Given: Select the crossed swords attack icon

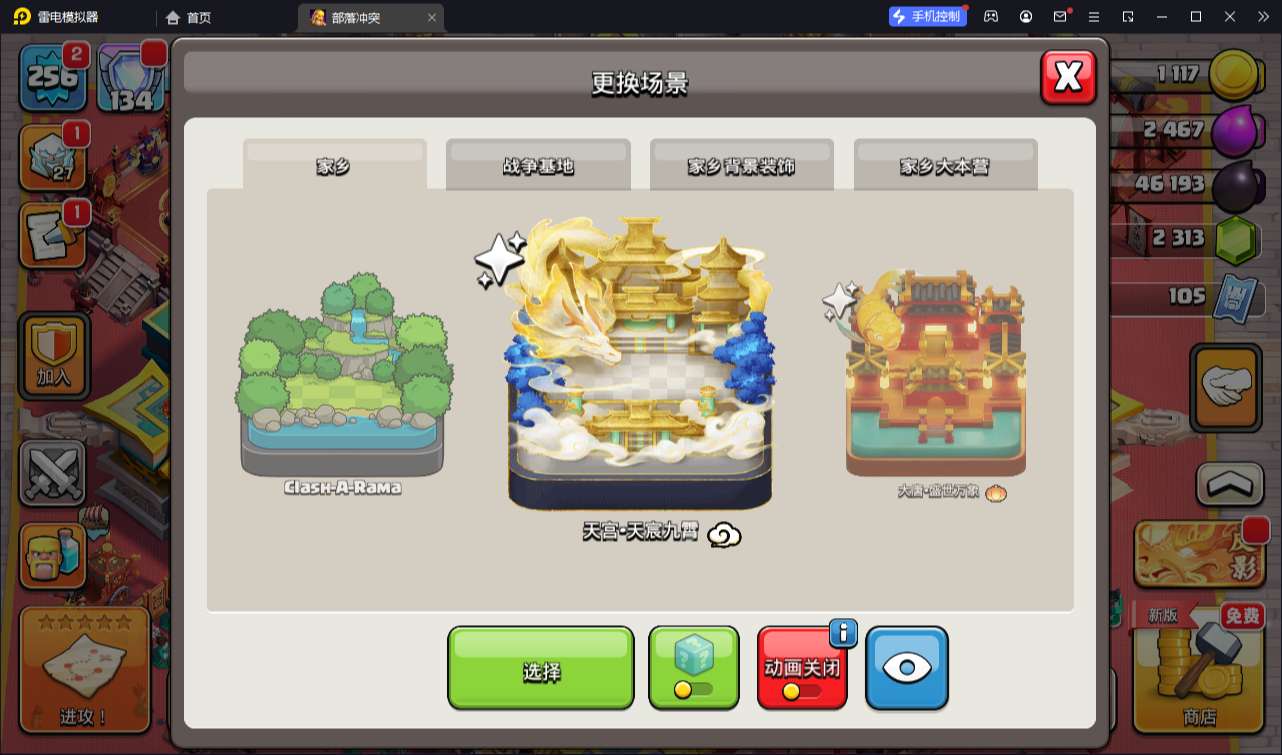Looking at the screenshot, I should pyautogui.click(x=52, y=472).
